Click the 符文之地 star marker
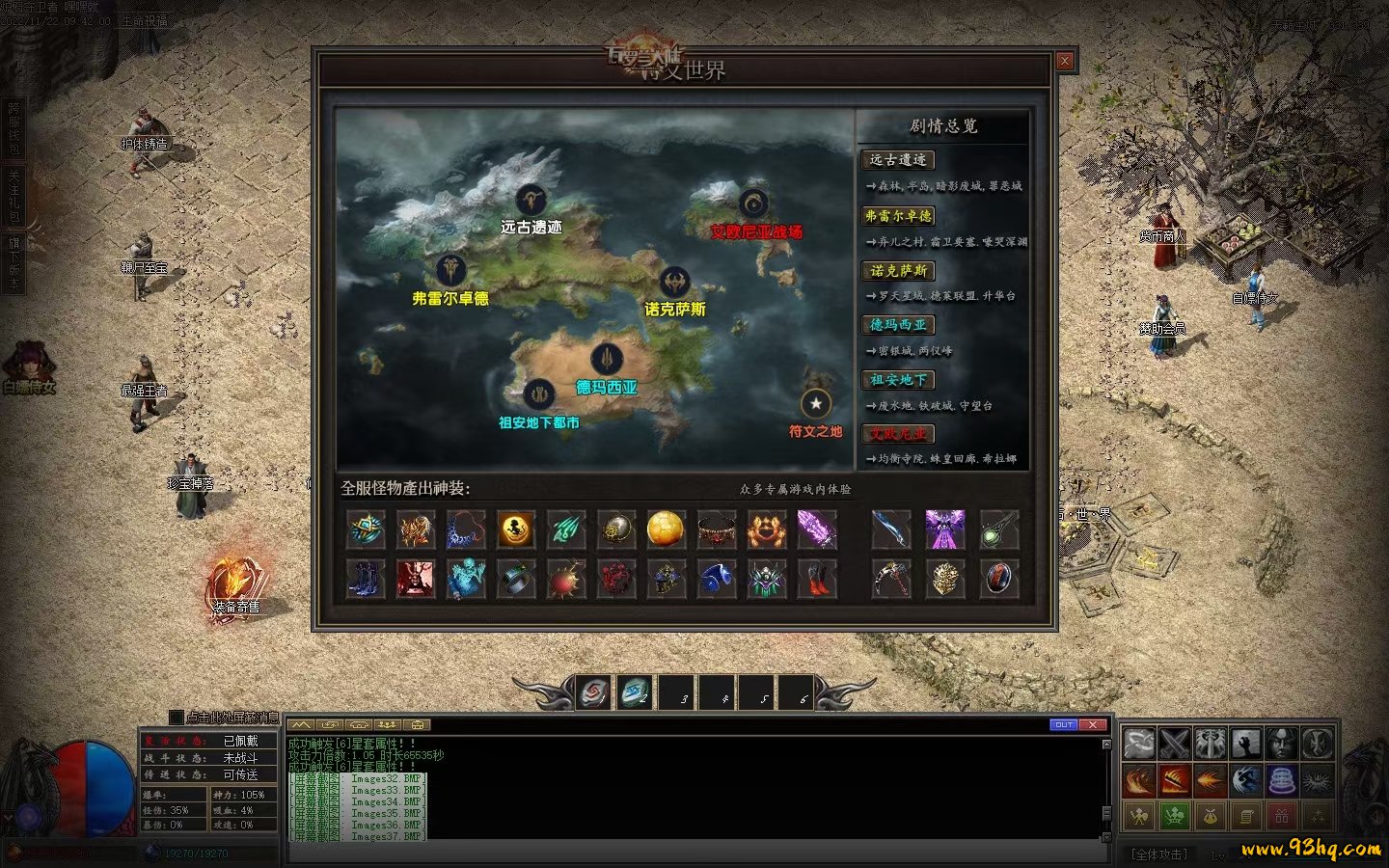This screenshot has height=868, width=1389. coord(815,404)
